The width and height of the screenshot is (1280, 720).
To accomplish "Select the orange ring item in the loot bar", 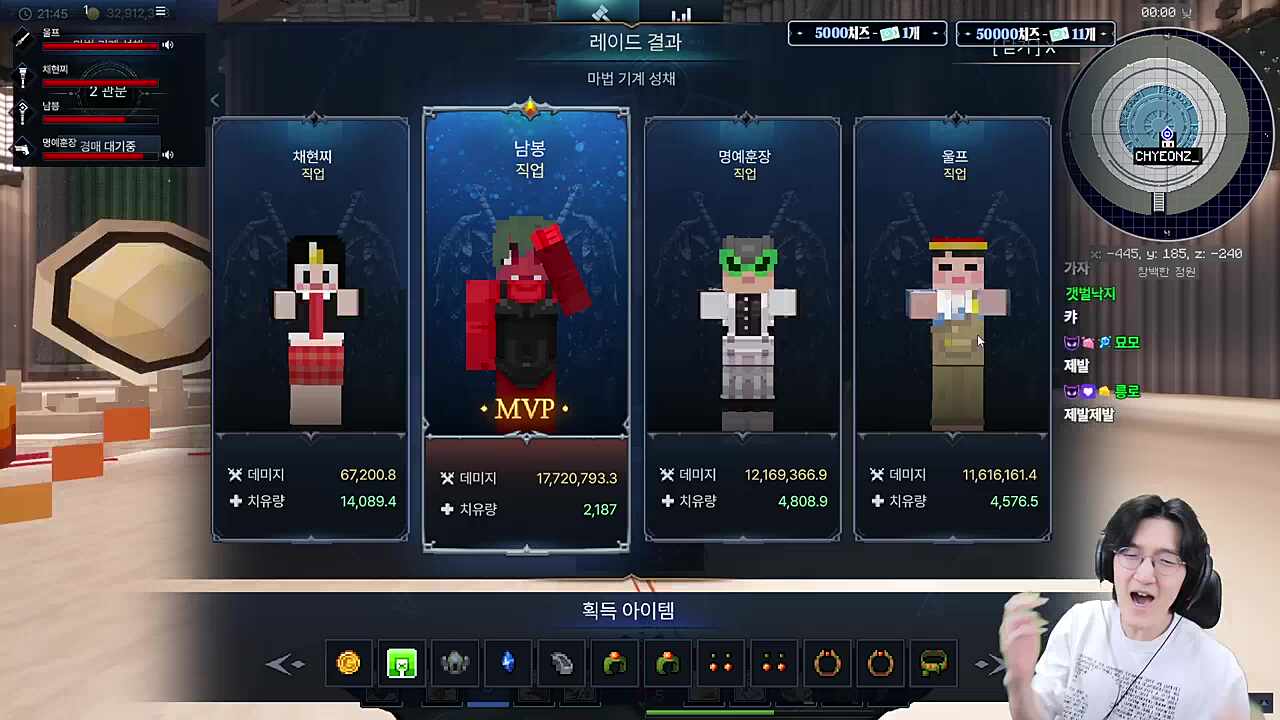I will (x=827, y=663).
